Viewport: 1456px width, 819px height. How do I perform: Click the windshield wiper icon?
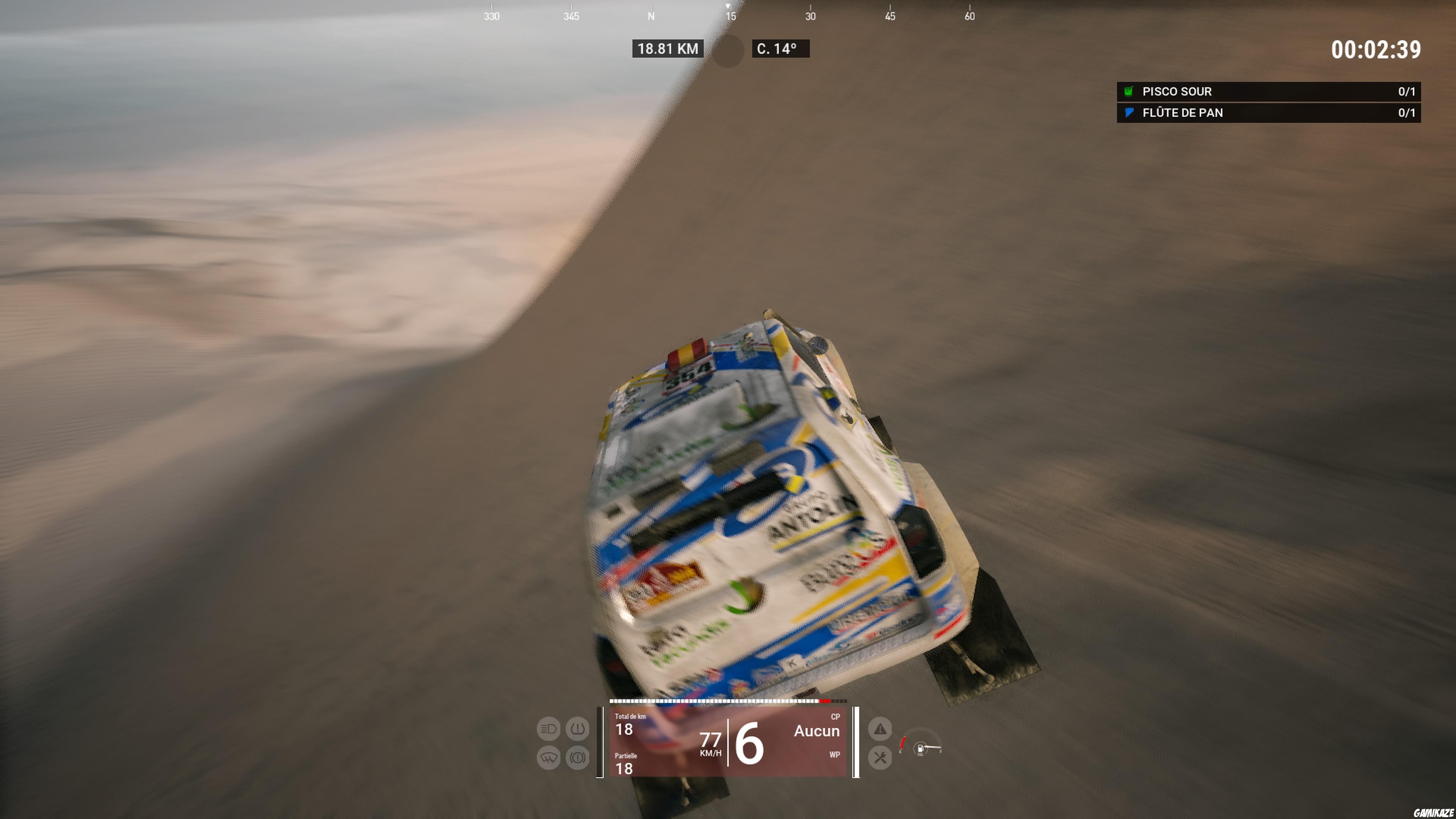pos(548,758)
